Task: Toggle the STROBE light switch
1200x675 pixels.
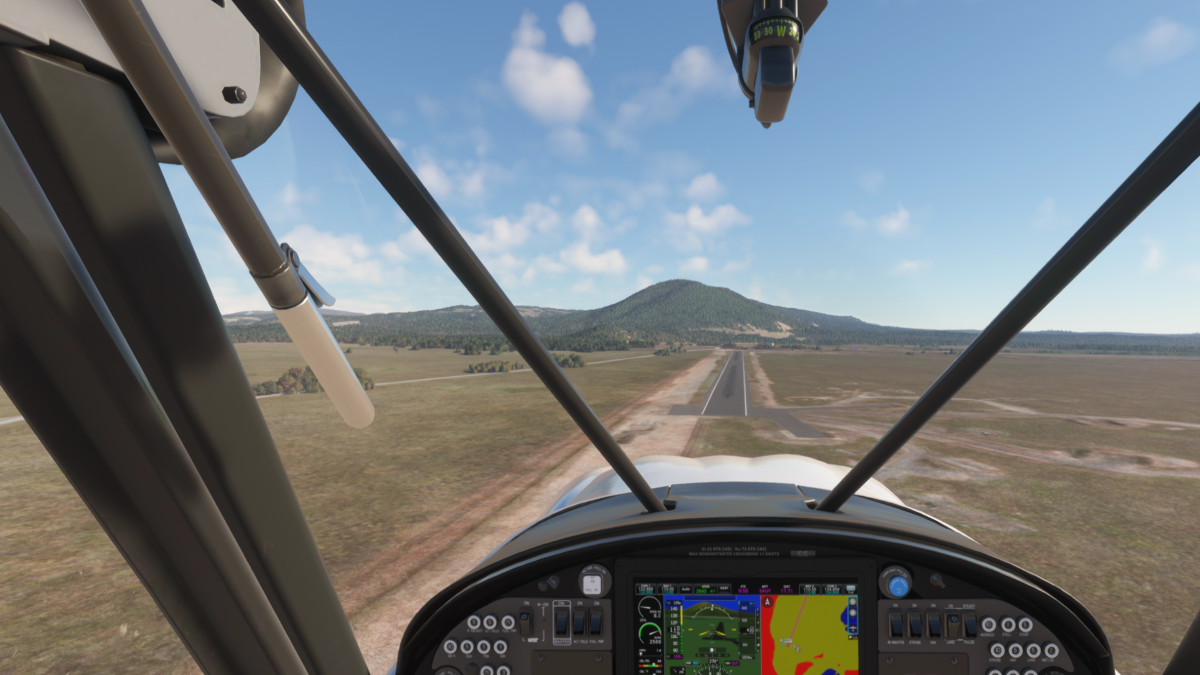Action: tap(915, 624)
